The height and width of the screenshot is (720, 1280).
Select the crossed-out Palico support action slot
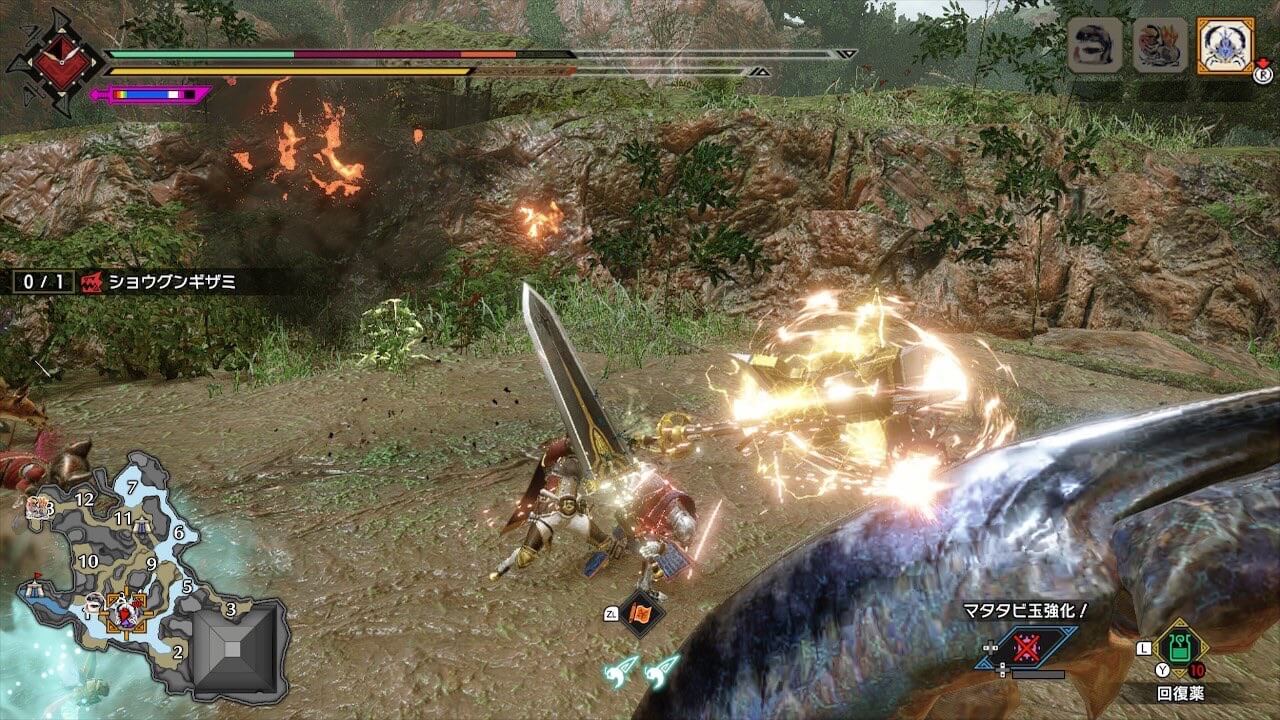[1026, 648]
